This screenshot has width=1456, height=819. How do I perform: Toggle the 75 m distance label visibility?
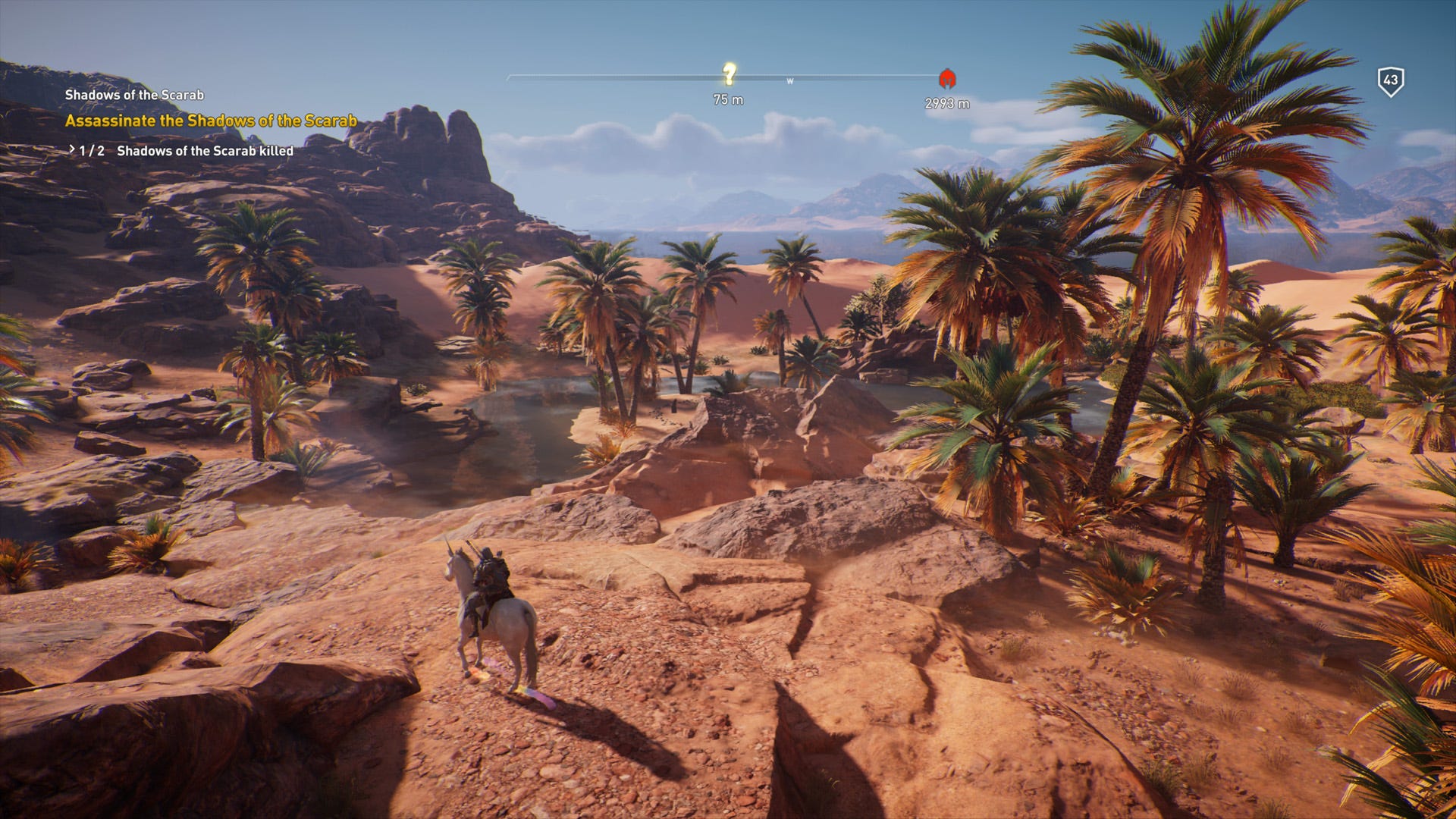[x=729, y=97]
